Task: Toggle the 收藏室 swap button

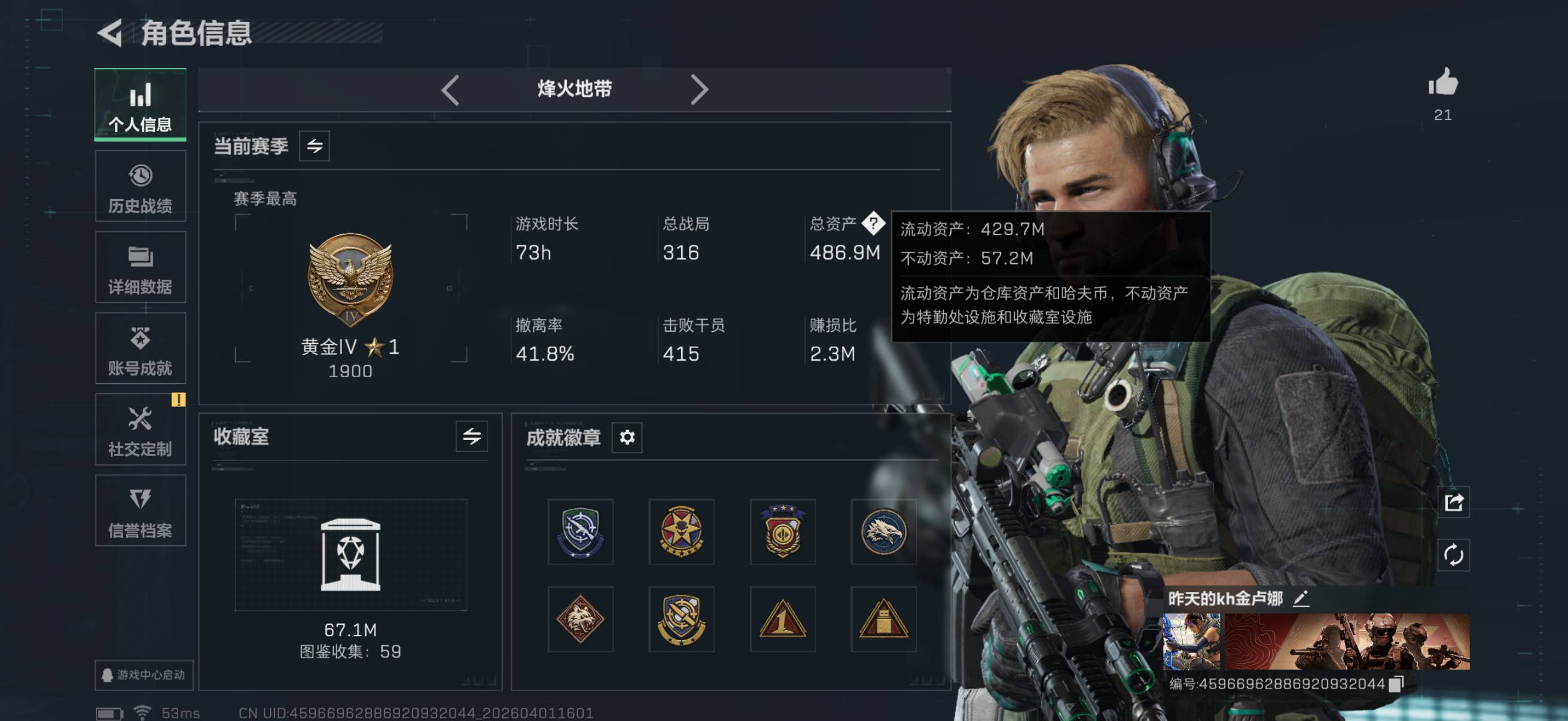Action: tap(471, 436)
